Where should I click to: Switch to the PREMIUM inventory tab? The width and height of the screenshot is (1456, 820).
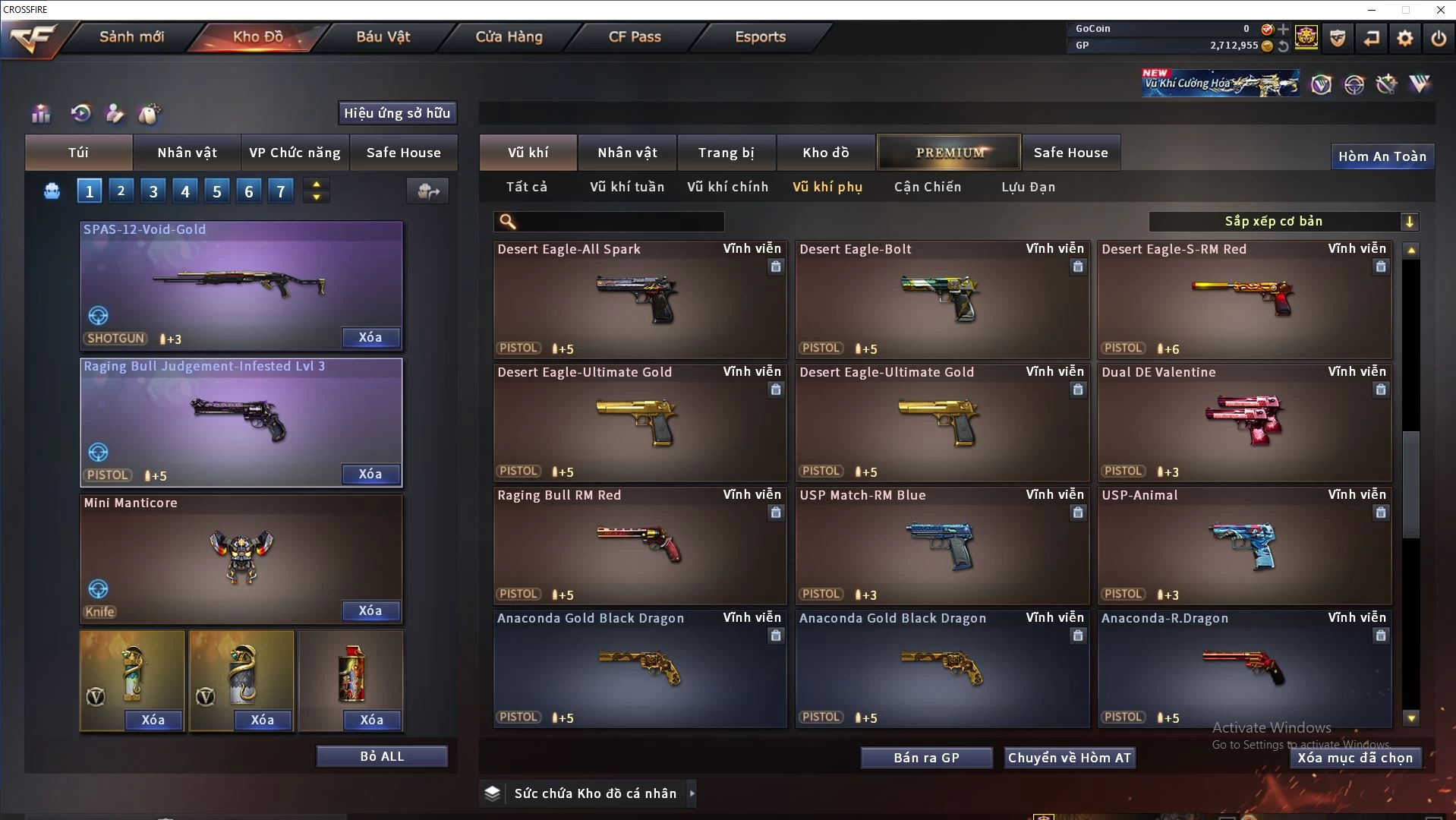(x=949, y=153)
